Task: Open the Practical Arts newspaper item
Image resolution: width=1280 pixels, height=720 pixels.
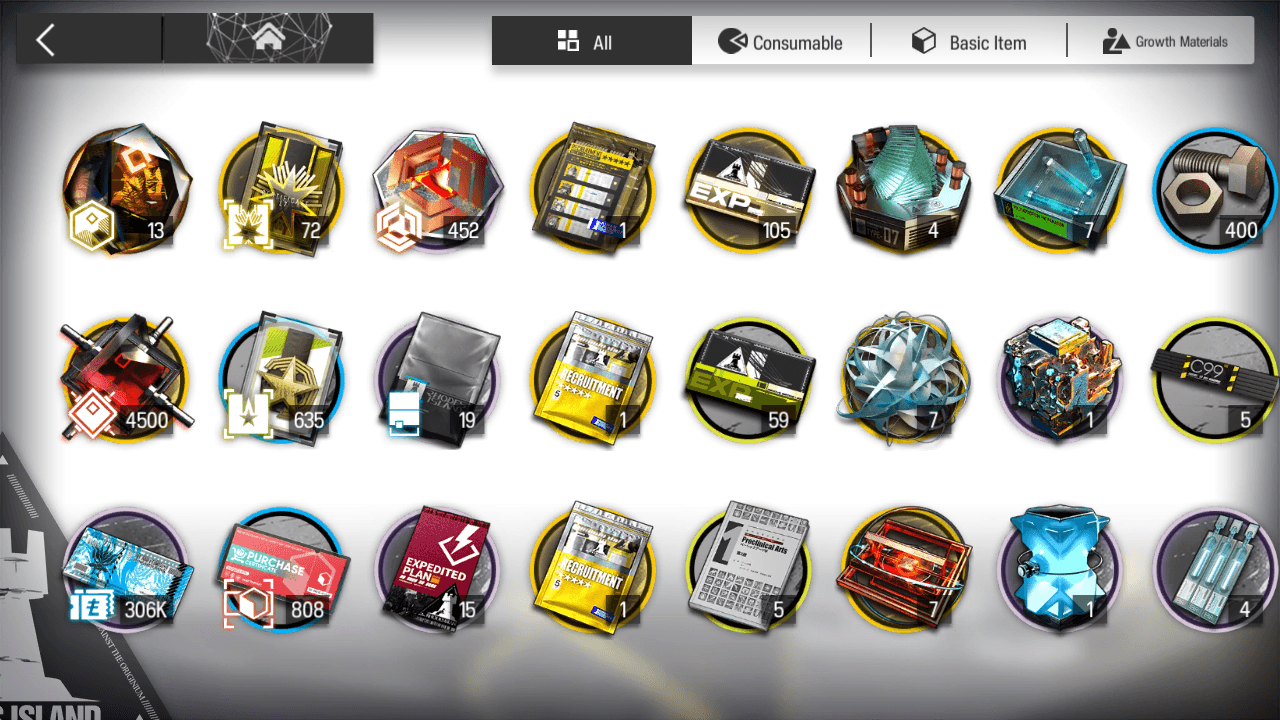Action: (748, 568)
